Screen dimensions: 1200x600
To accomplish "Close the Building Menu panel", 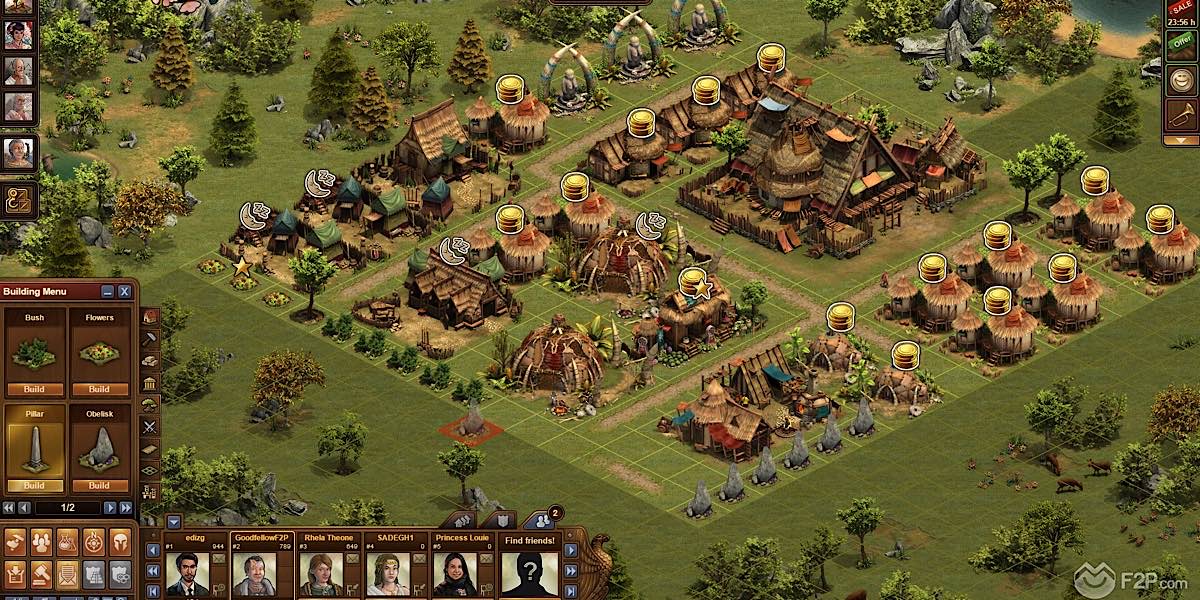I will click(124, 291).
